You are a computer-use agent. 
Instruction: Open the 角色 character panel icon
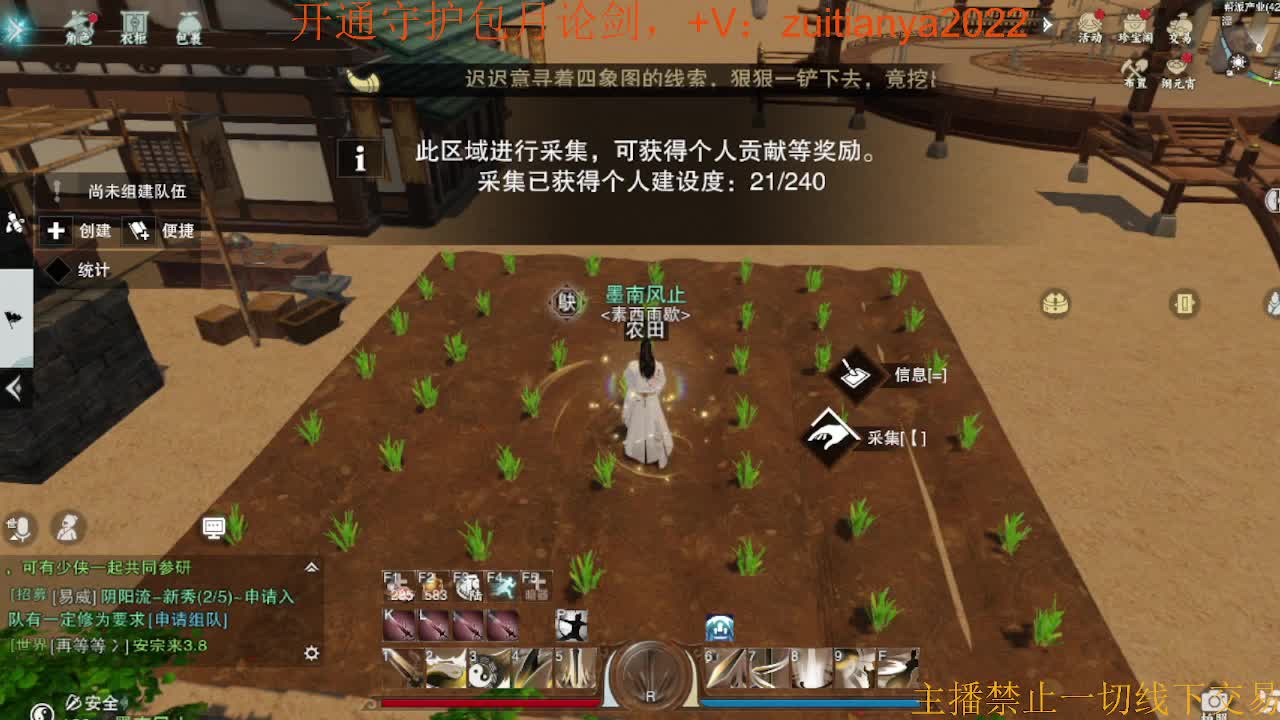pos(79,24)
